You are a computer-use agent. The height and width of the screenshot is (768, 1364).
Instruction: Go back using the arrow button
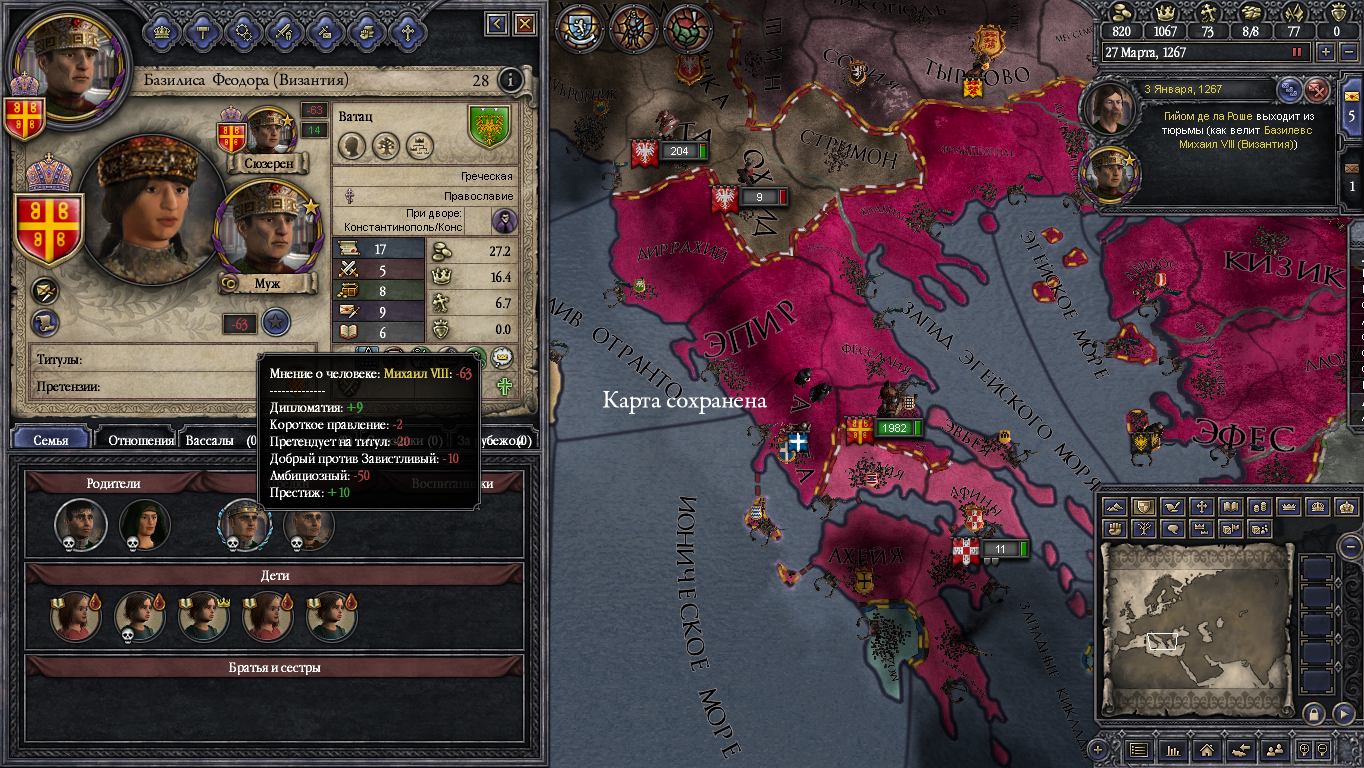(497, 23)
